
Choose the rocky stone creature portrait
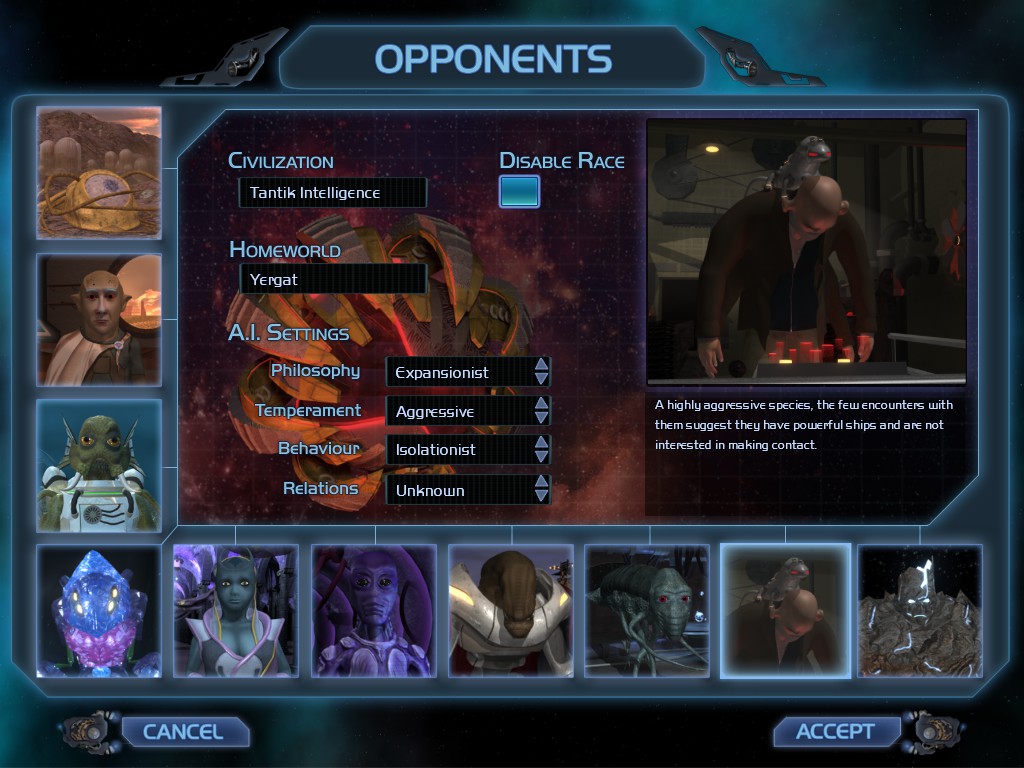920,611
